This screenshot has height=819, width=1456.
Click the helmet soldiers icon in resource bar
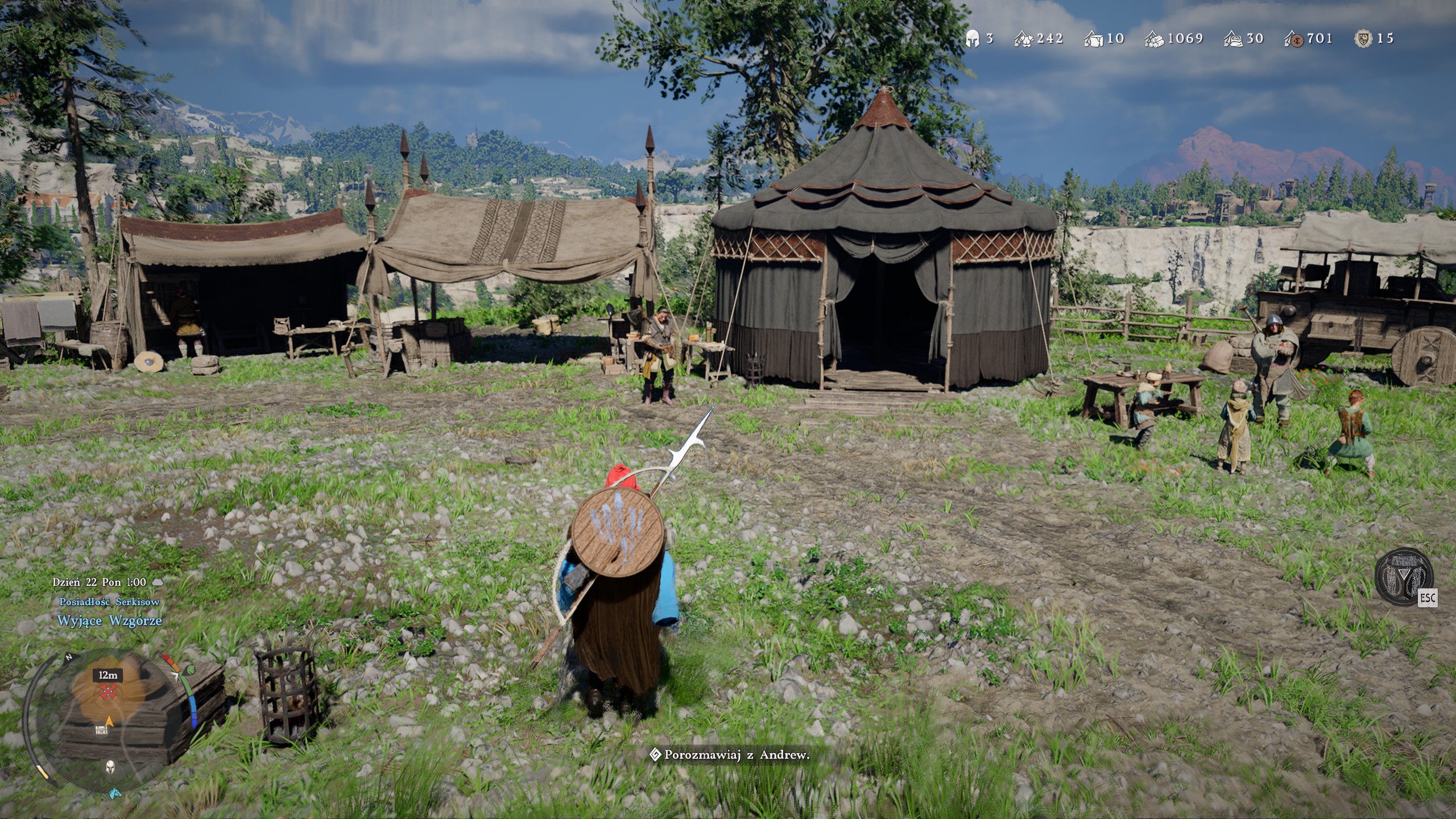(x=973, y=39)
